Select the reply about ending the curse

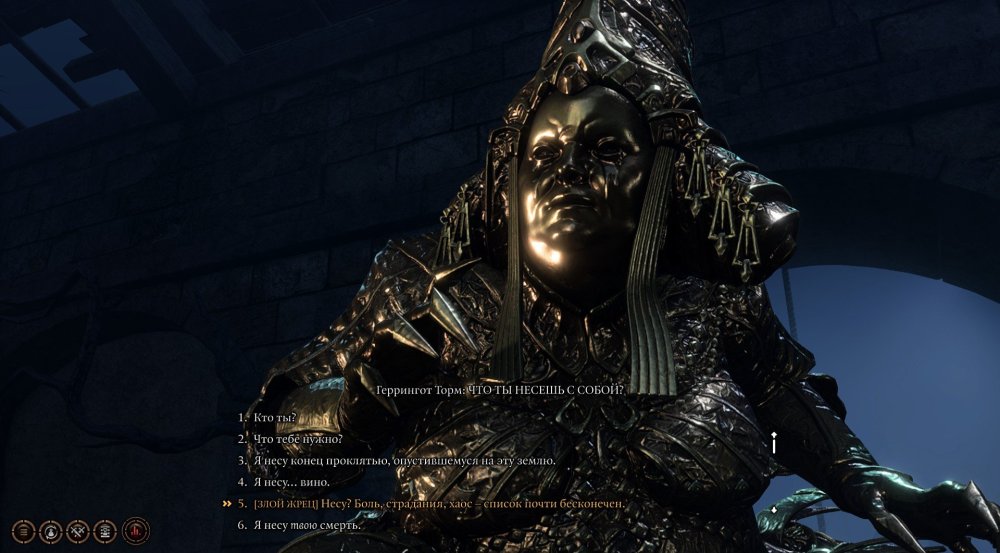tap(402, 461)
